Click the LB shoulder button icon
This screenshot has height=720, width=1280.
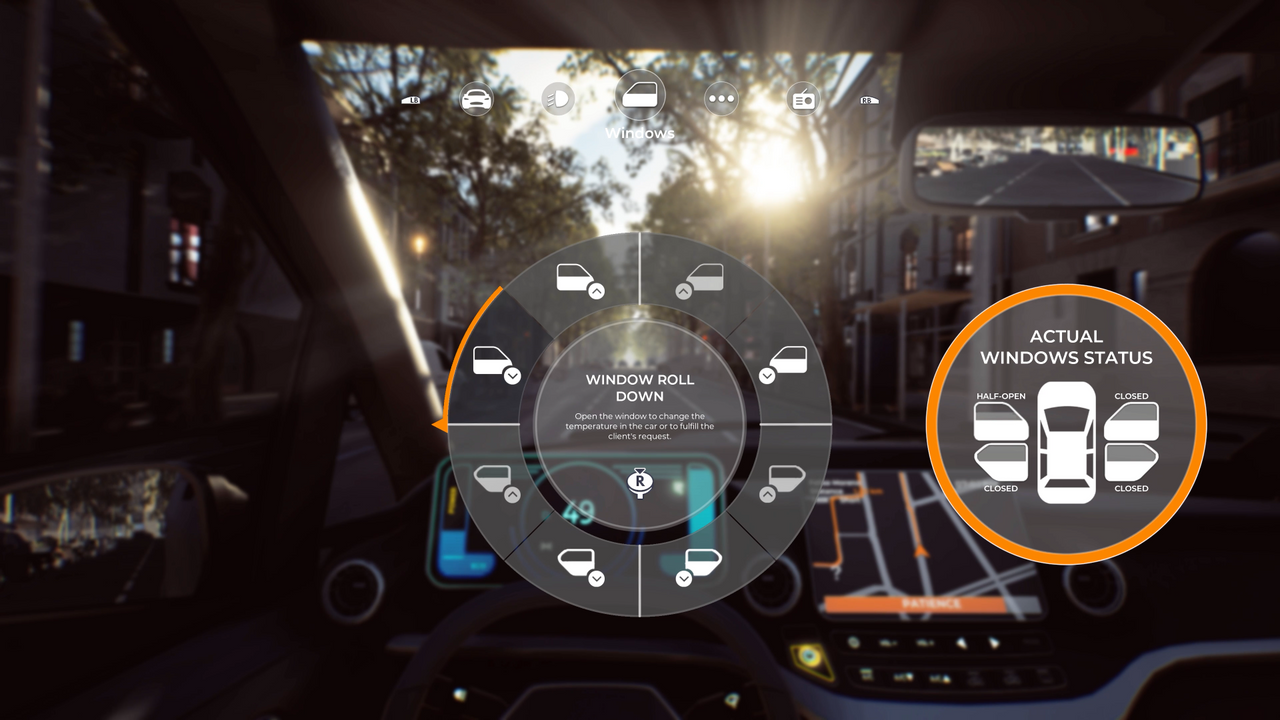(412, 99)
